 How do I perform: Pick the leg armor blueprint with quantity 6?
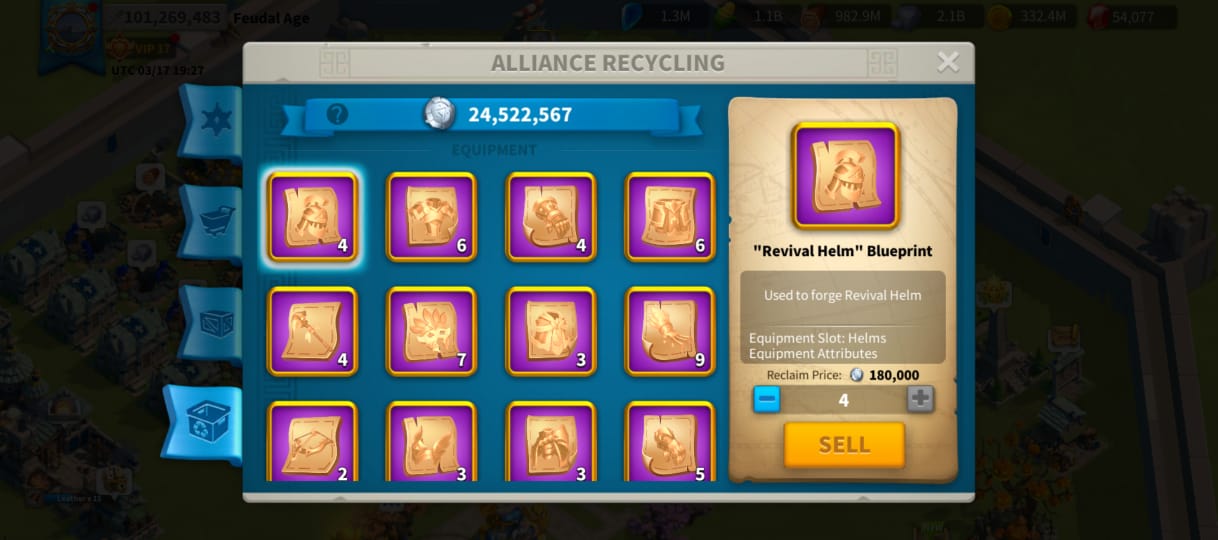670,217
